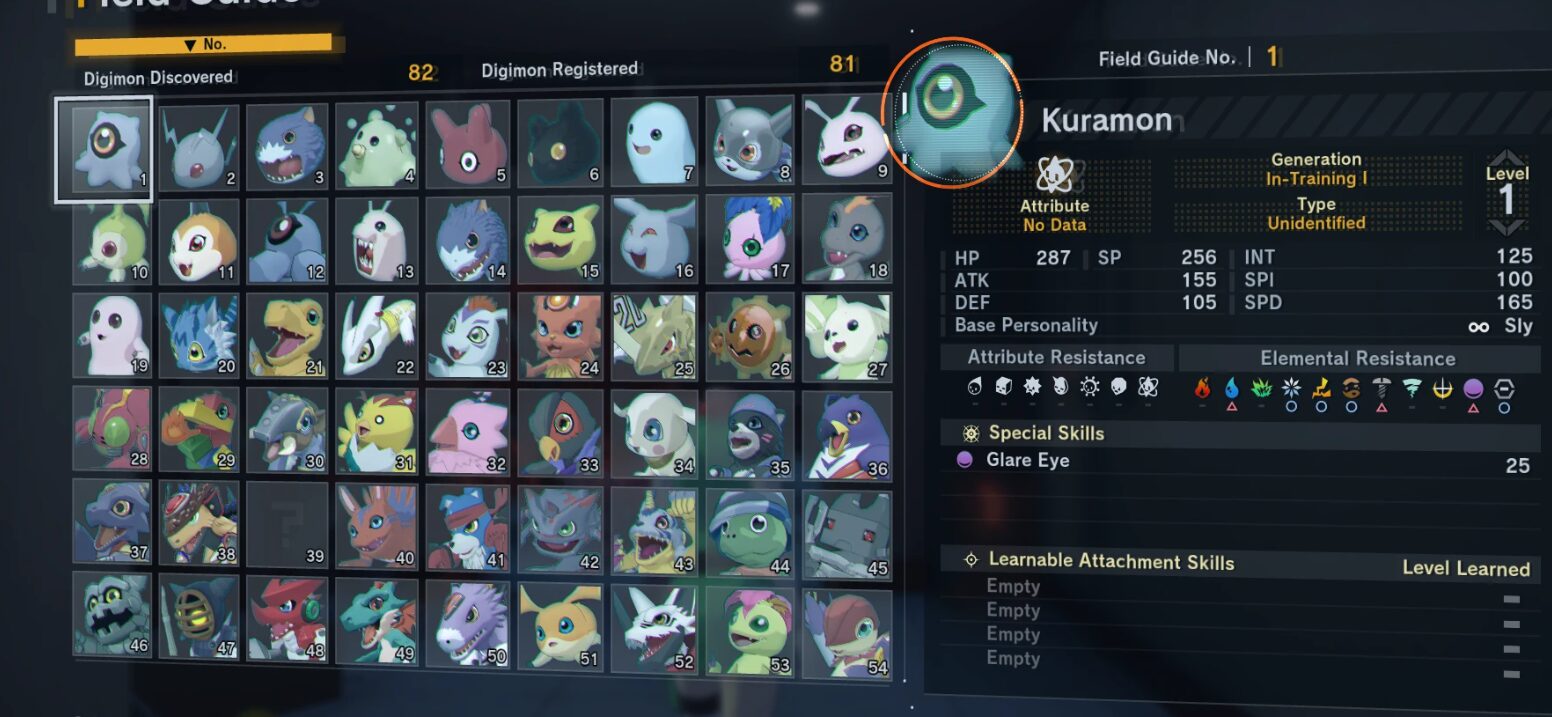
Task: Select the undiscovered question mark entry 39
Action: coord(289,524)
